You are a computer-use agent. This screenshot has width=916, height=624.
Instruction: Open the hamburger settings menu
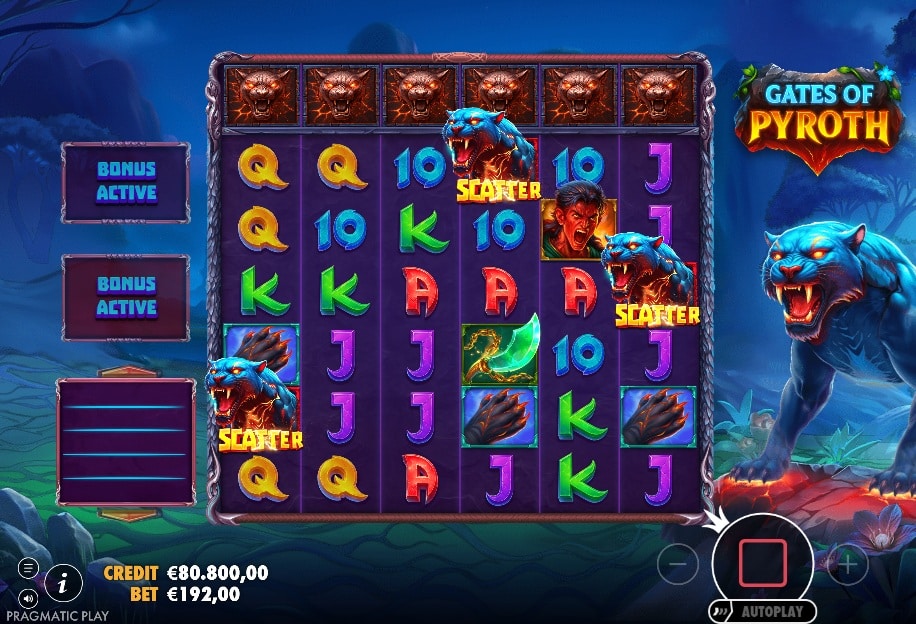[28, 568]
